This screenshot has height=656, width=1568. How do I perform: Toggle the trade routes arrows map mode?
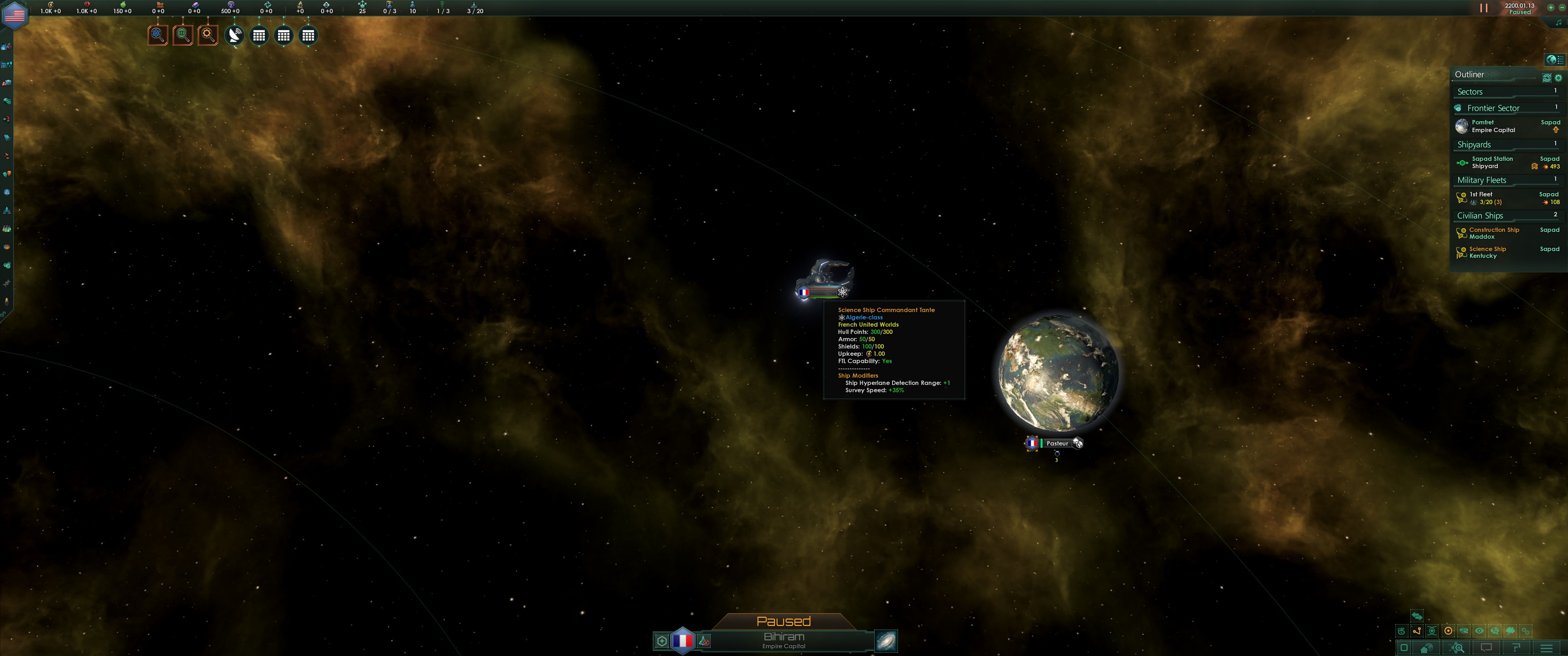pos(1418,616)
